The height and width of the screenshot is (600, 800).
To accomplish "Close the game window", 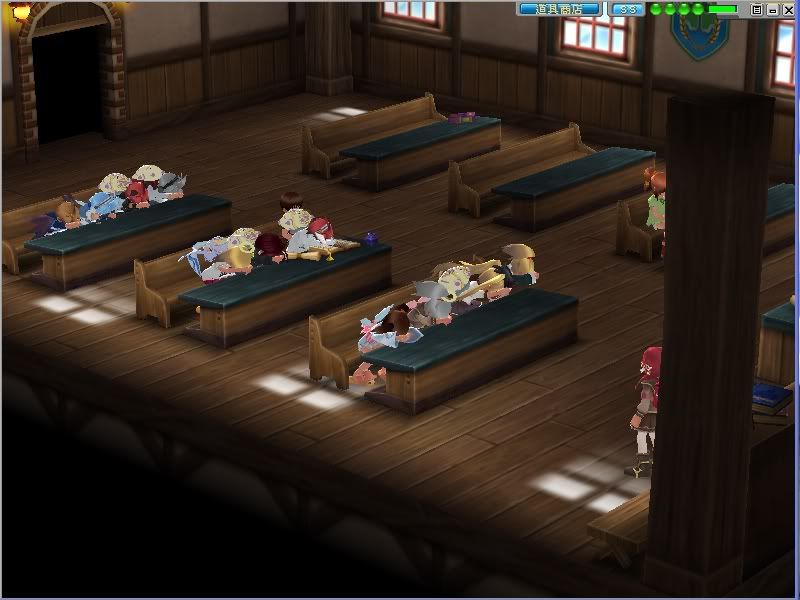I will coord(787,9).
